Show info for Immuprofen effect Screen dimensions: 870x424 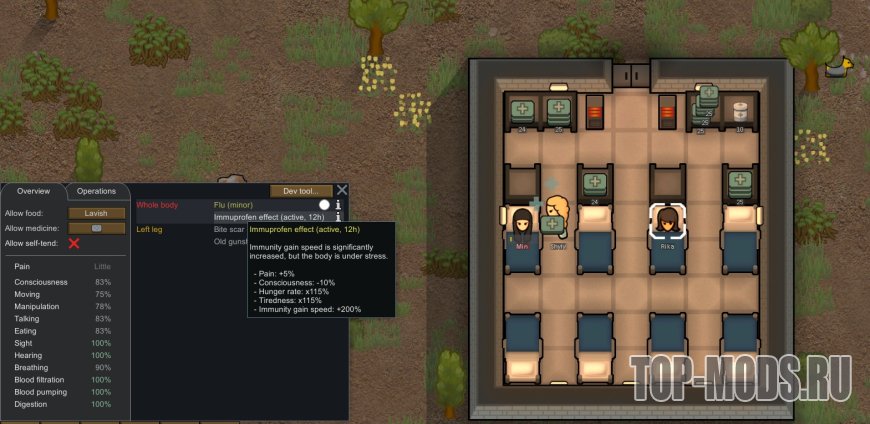pyautogui.click(x=338, y=217)
